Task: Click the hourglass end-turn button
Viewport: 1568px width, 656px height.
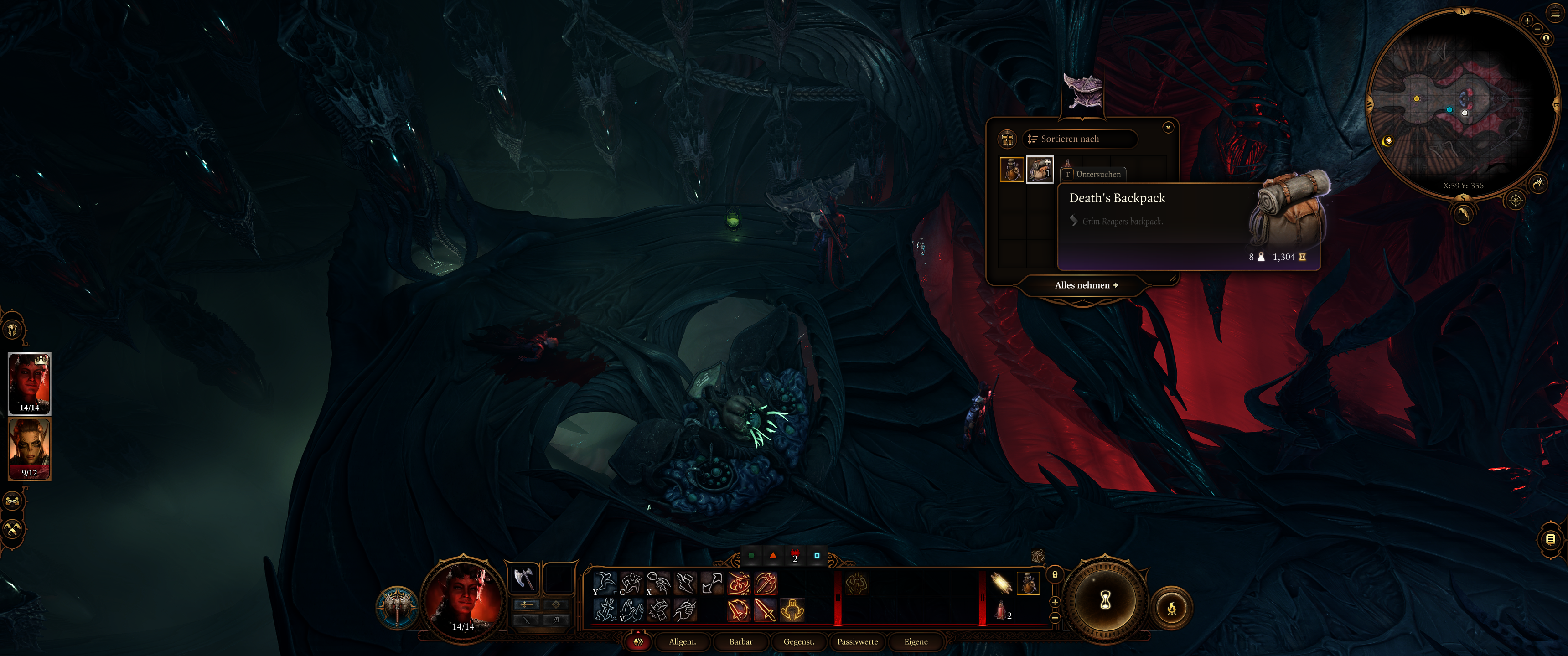Action: tap(1105, 601)
